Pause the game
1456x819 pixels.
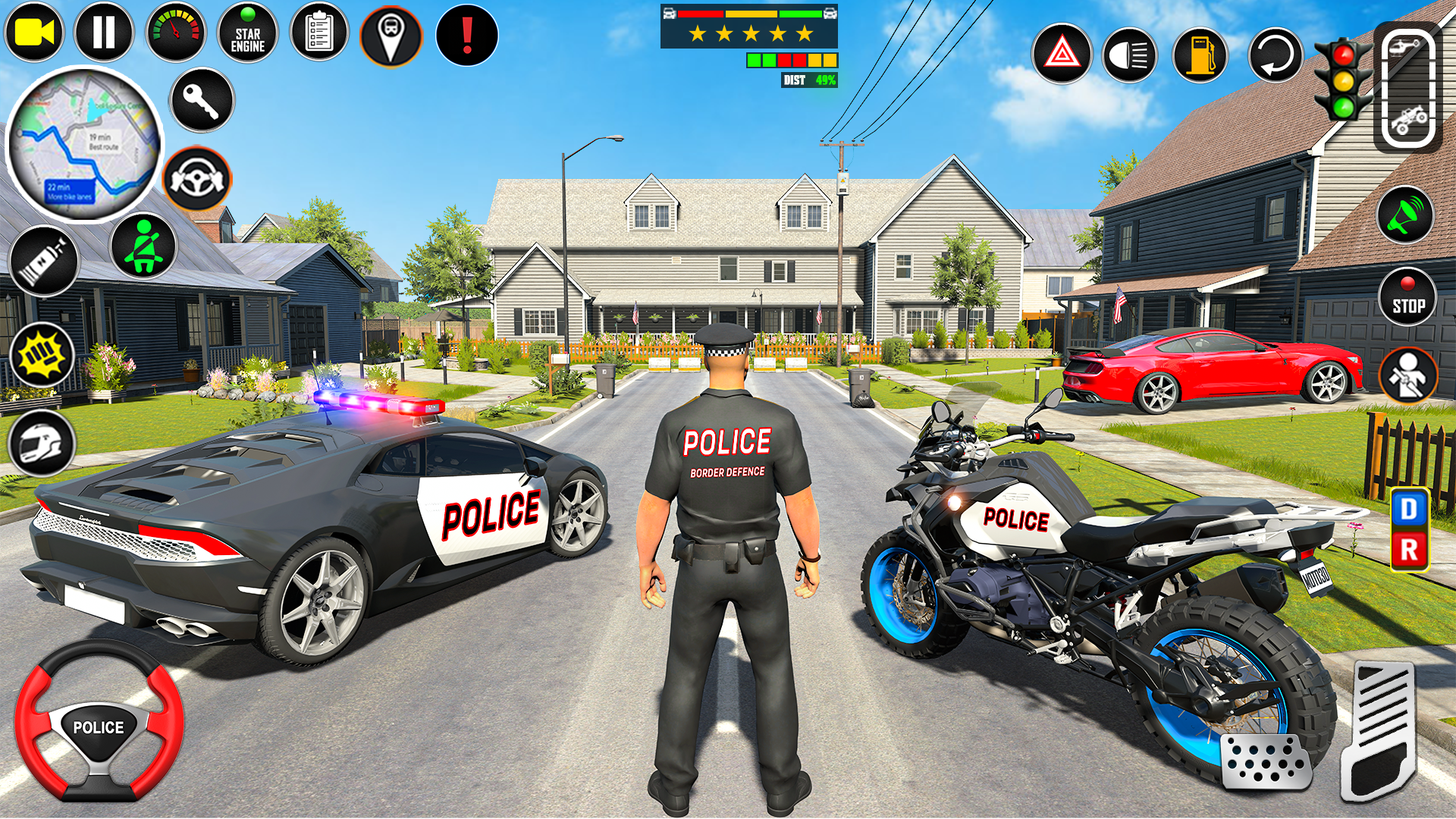point(104,32)
